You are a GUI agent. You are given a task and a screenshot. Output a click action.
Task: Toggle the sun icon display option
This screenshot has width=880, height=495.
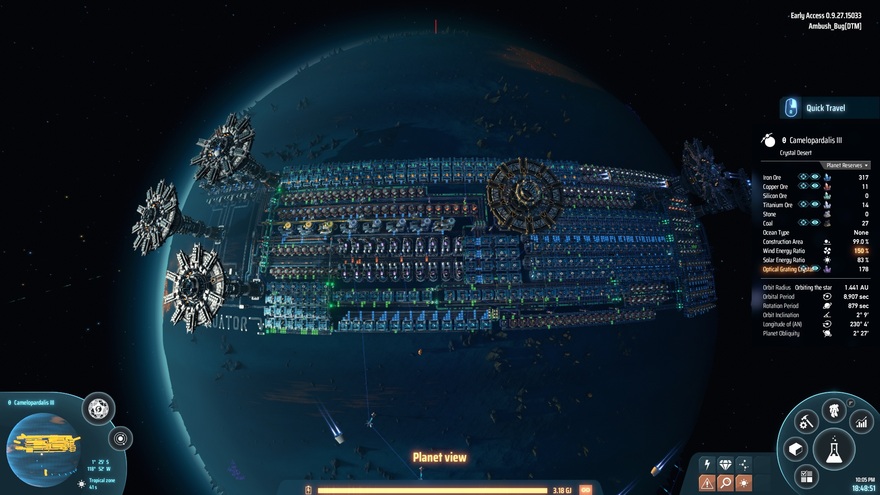(743, 483)
